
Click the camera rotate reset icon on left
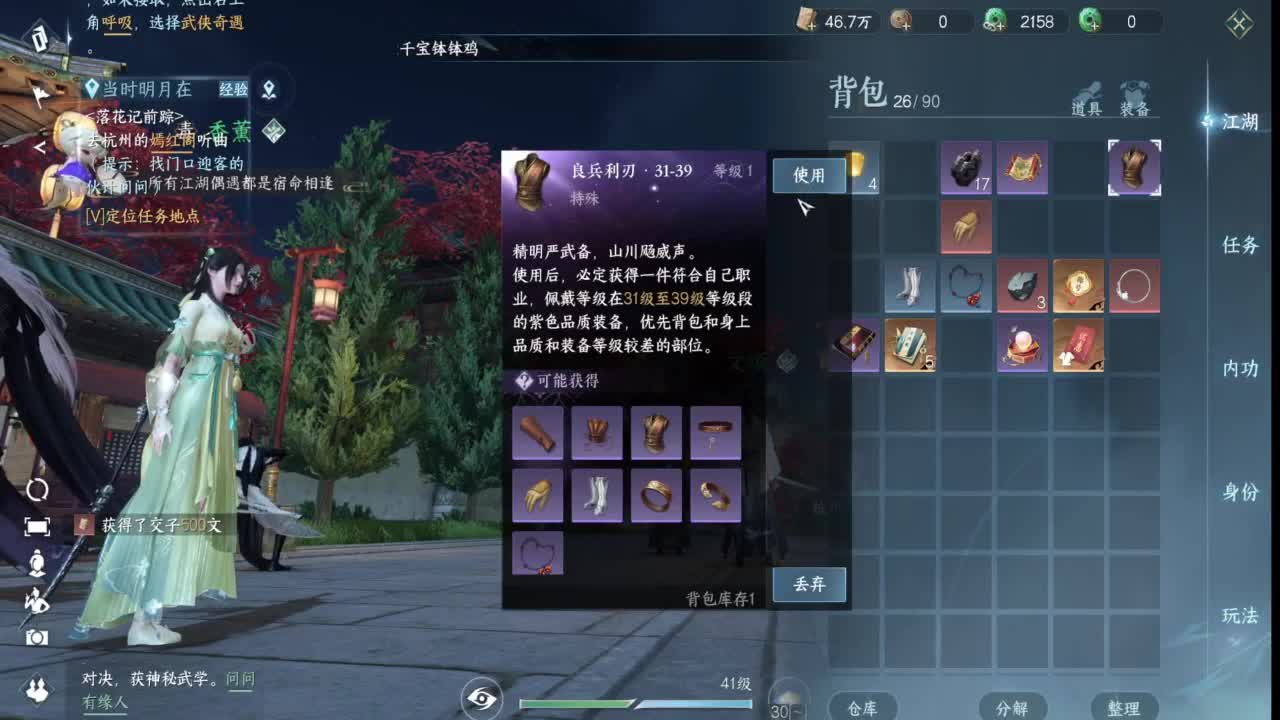tap(37, 489)
